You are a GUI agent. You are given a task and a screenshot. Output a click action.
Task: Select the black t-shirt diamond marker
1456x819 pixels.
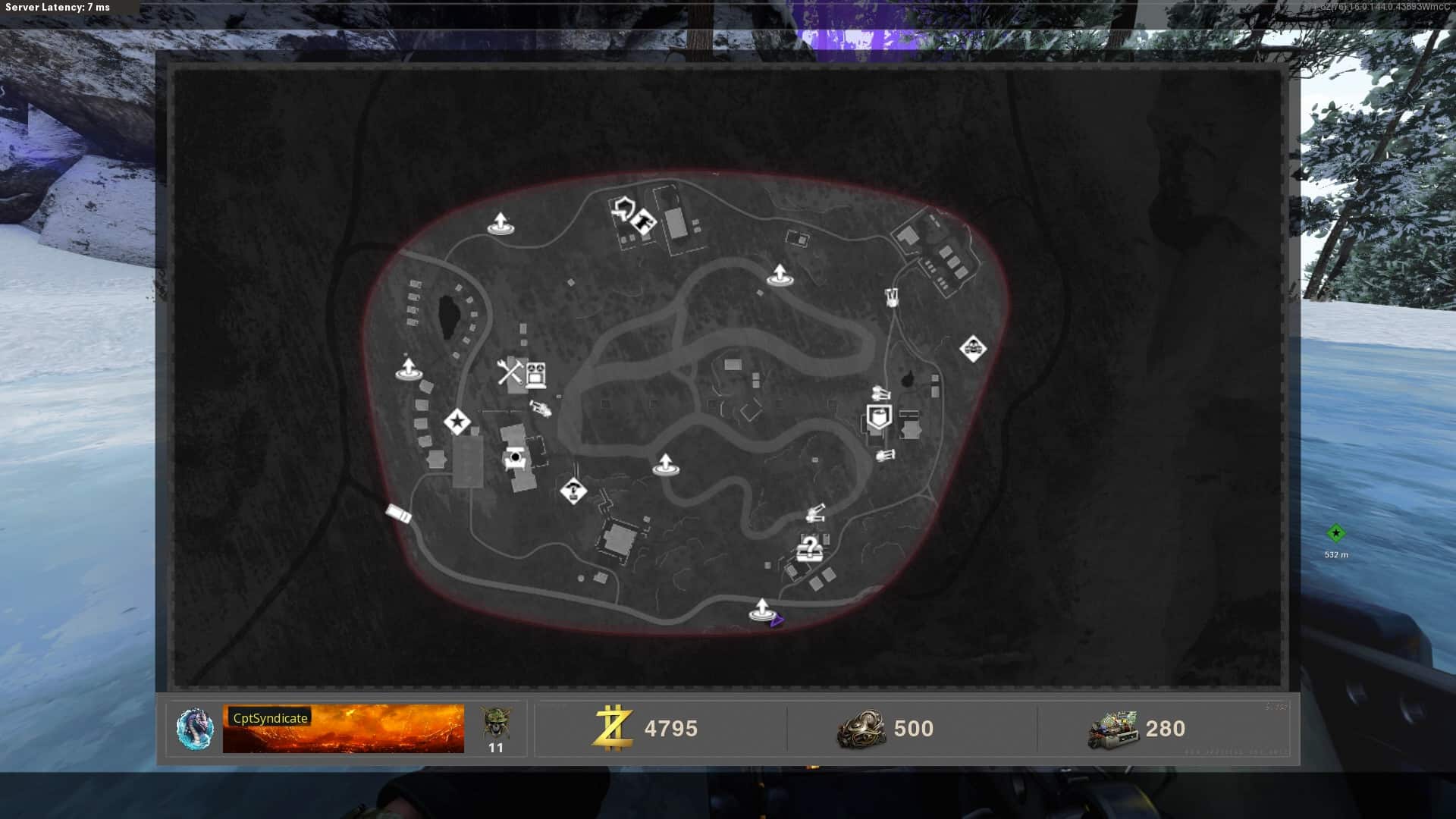[645, 221]
